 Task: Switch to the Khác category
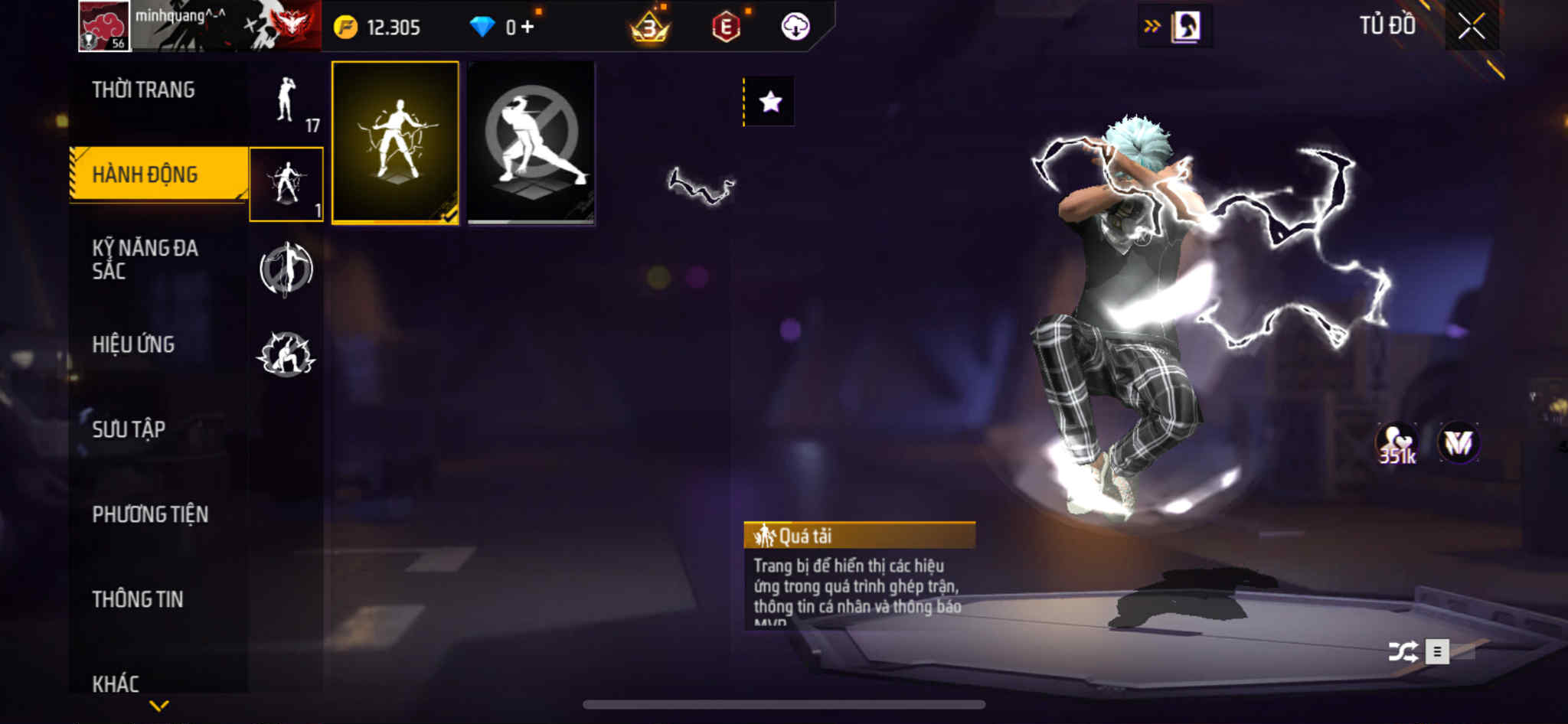point(116,683)
